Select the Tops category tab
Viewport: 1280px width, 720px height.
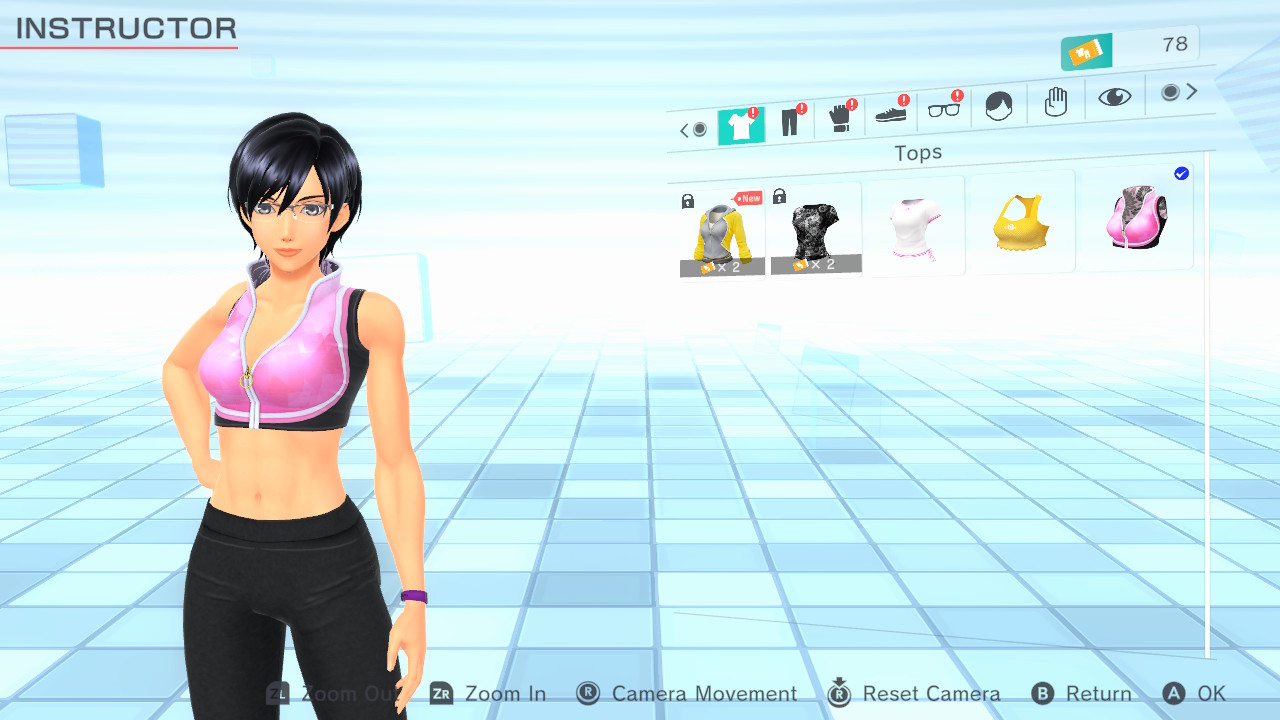740,127
